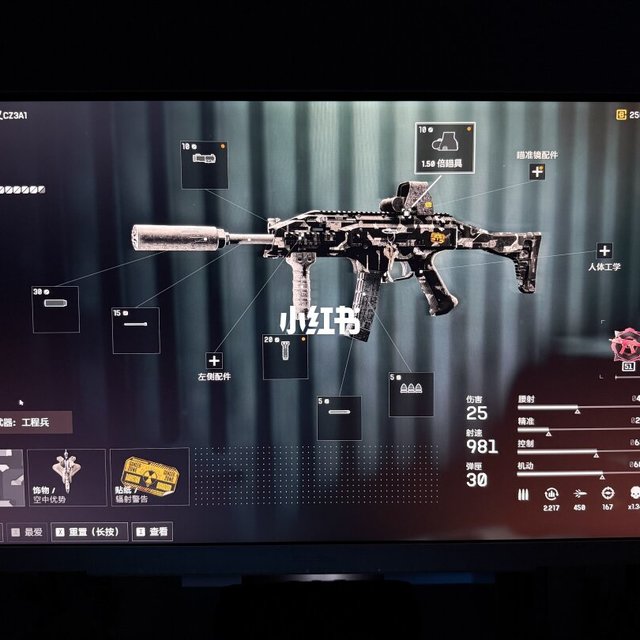The height and width of the screenshot is (640, 640).
Task: Open the attachment slot above the suppressor
Action: click(204, 164)
